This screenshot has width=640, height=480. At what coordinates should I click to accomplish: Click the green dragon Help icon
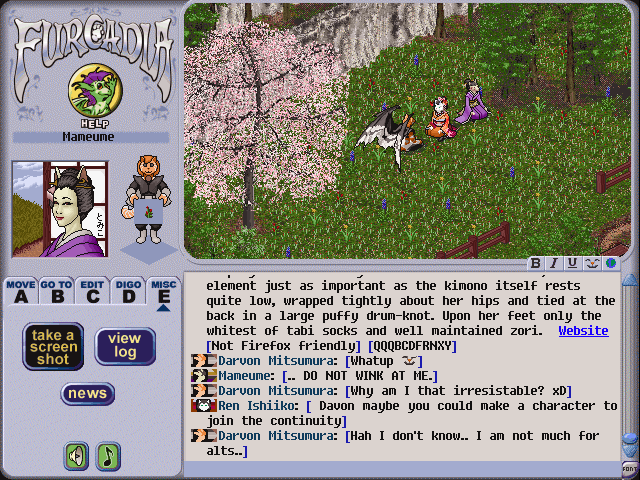click(91, 92)
